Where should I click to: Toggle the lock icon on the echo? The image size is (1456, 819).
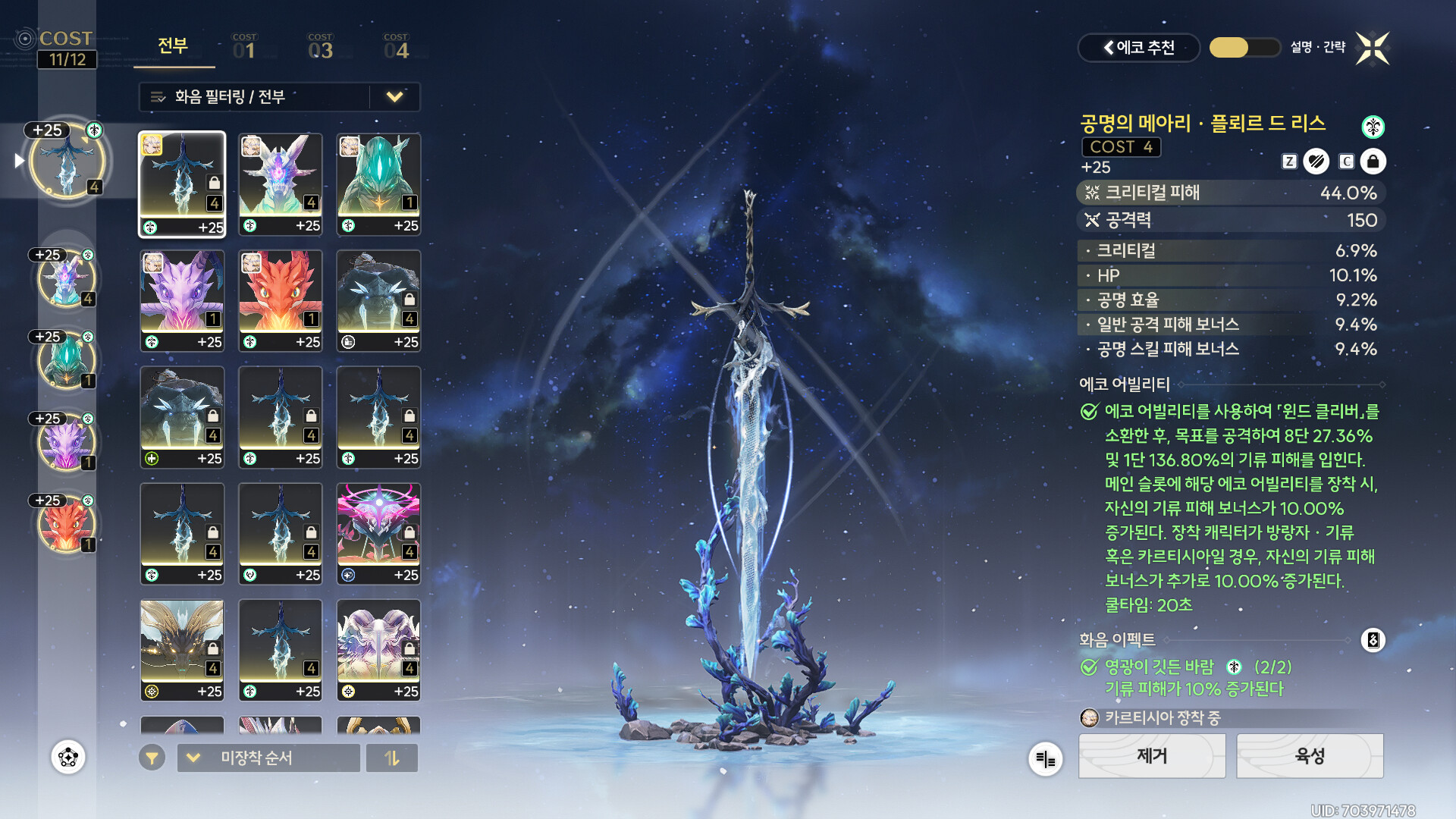pyautogui.click(x=1373, y=162)
